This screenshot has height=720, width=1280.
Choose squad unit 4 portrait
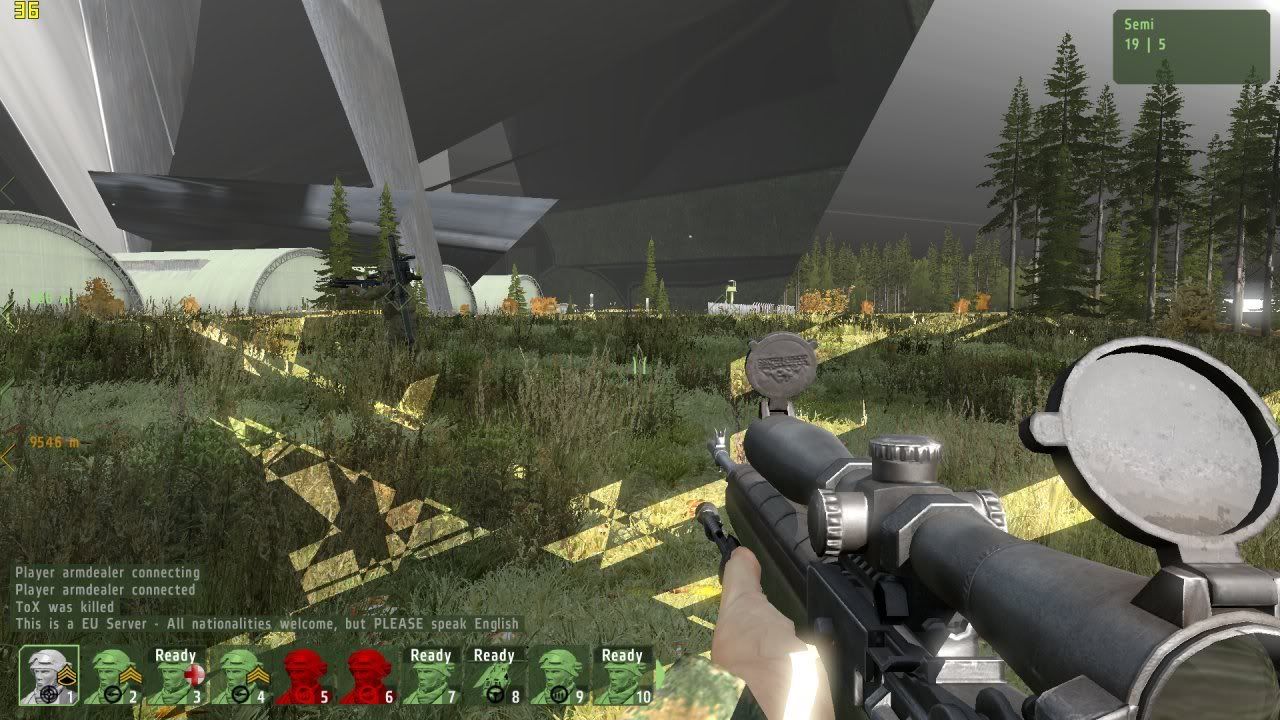click(x=239, y=677)
